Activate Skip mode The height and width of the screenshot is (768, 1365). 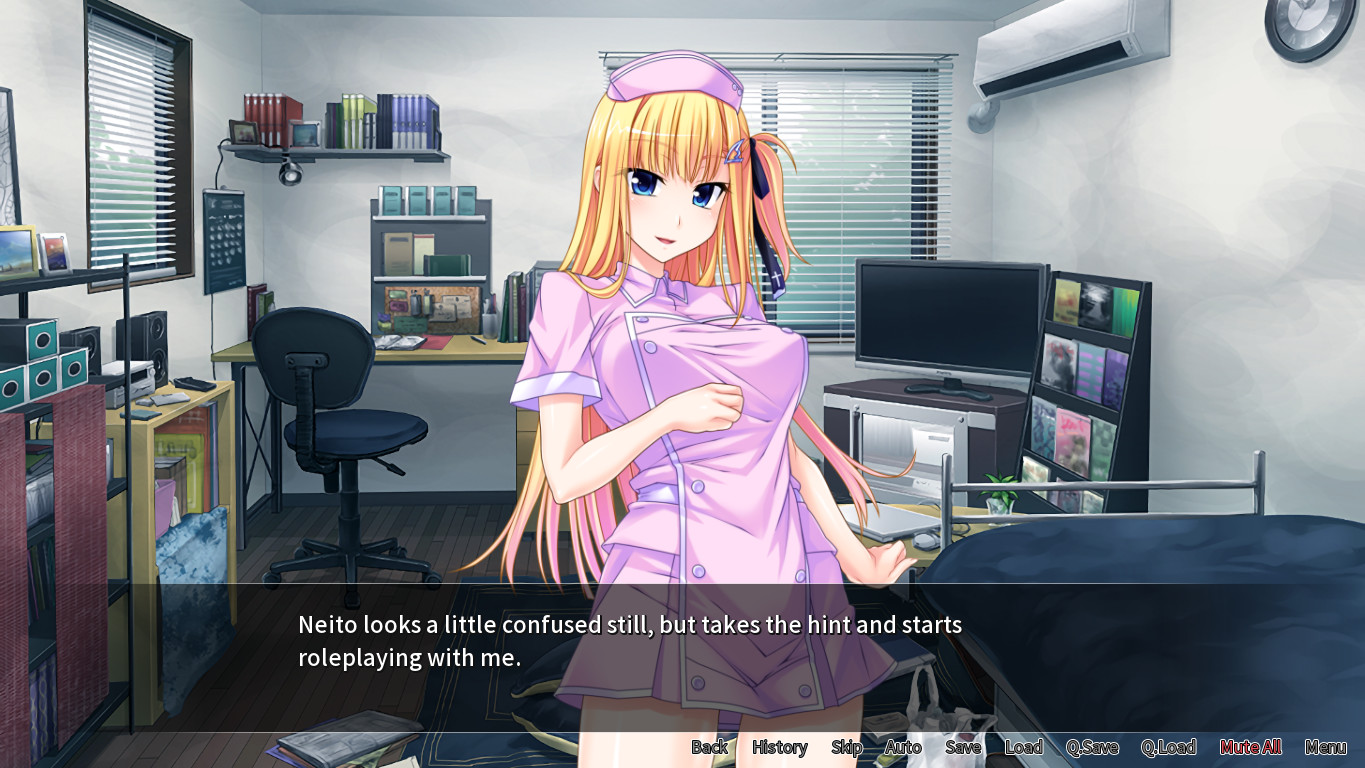(x=846, y=747)
